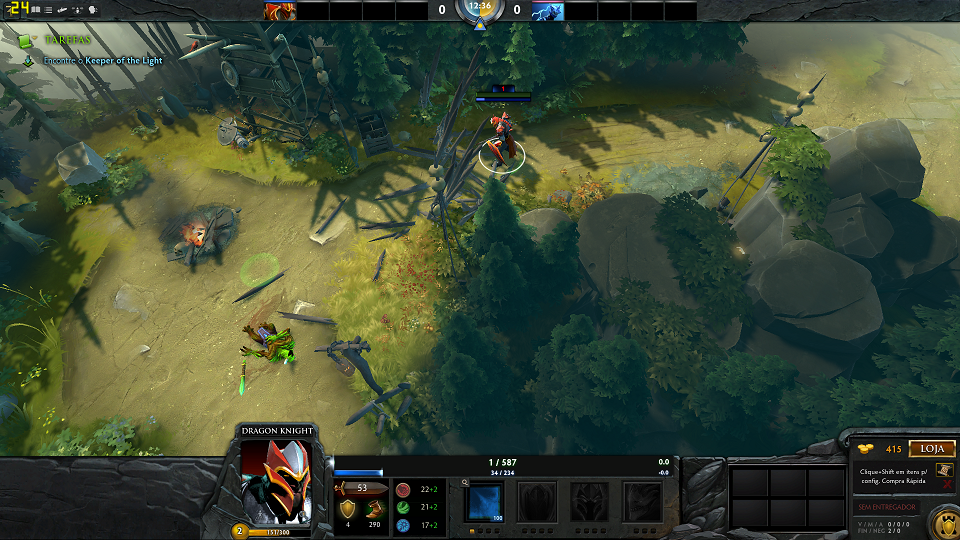
Task: Click the Dragon Knight hero portrait
Action: 277,480
